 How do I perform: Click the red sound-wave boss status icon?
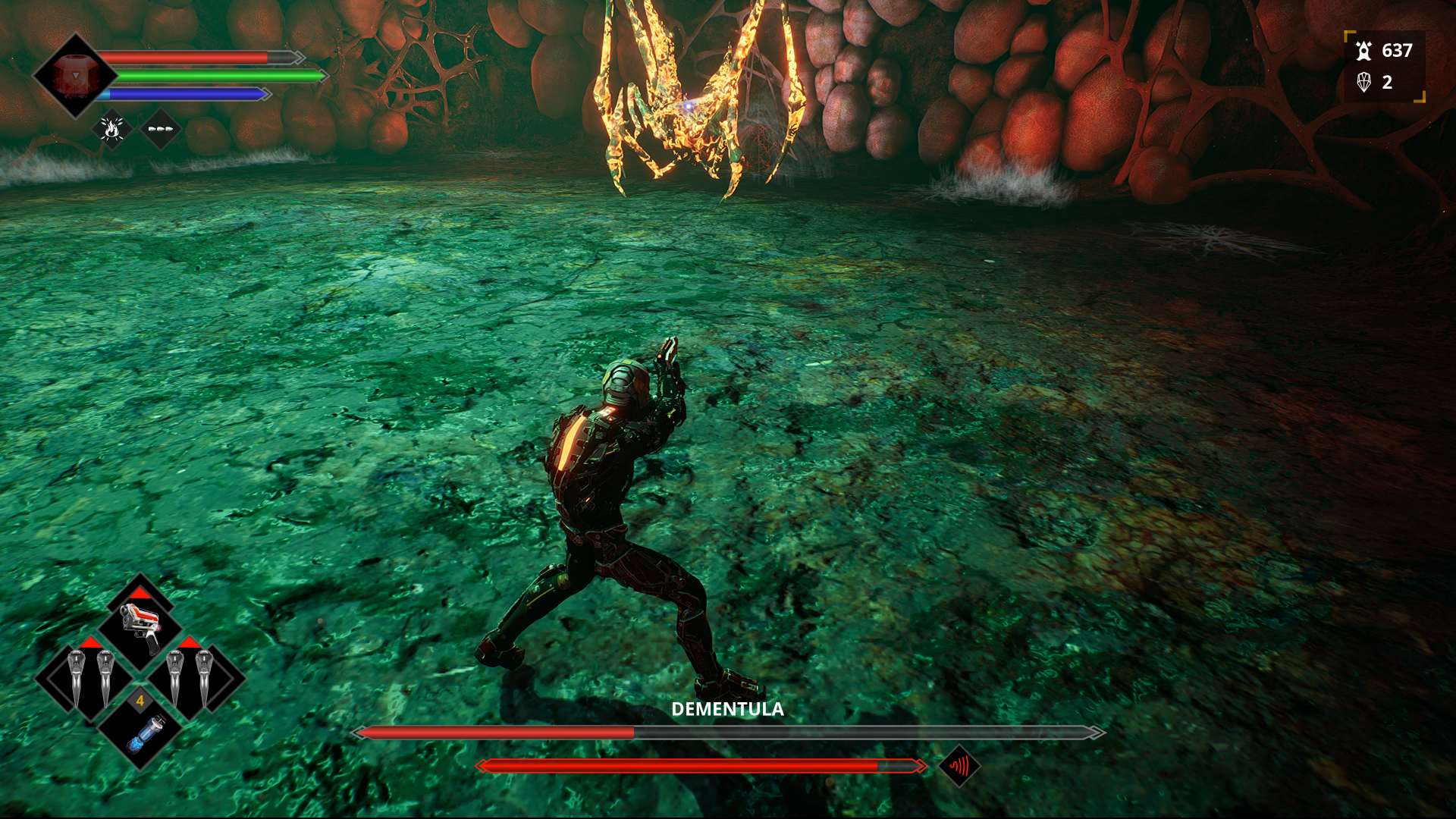tap(959, 767)
